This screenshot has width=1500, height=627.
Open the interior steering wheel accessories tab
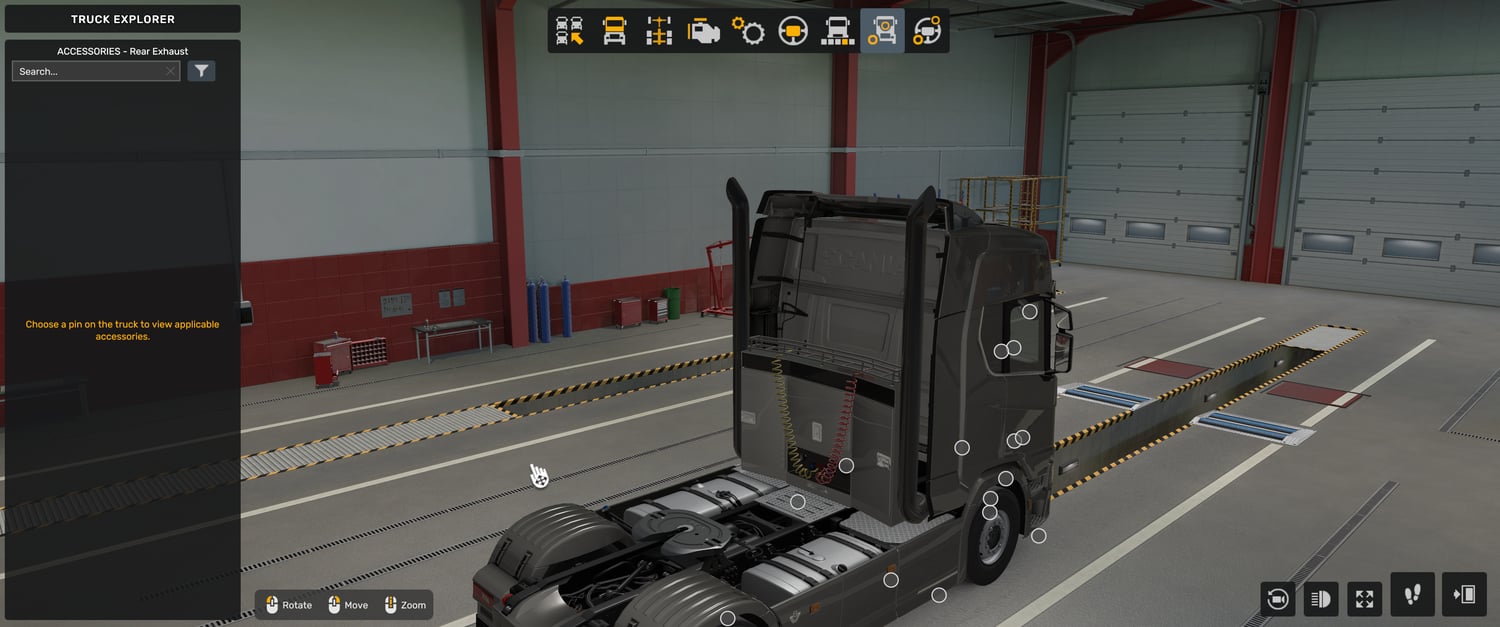[x=927, y=31]
